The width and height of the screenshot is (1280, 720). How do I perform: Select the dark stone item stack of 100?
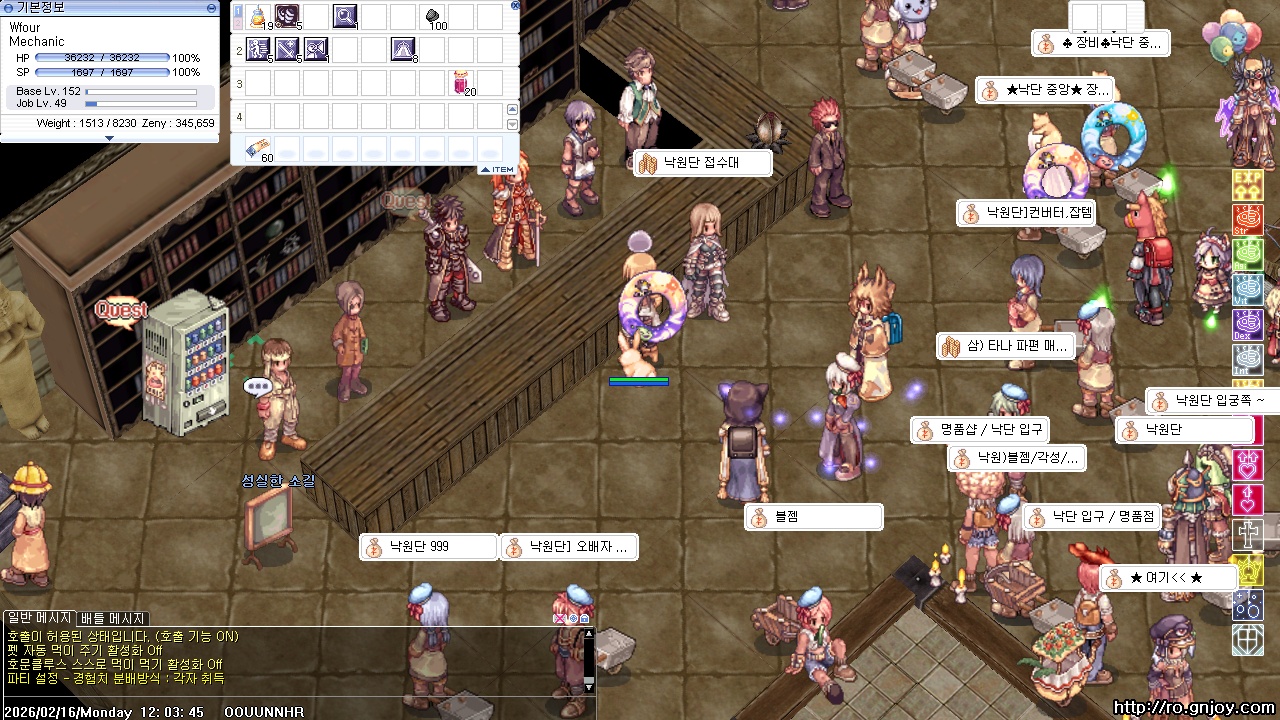pyautogui.click(x=434, y=16)
